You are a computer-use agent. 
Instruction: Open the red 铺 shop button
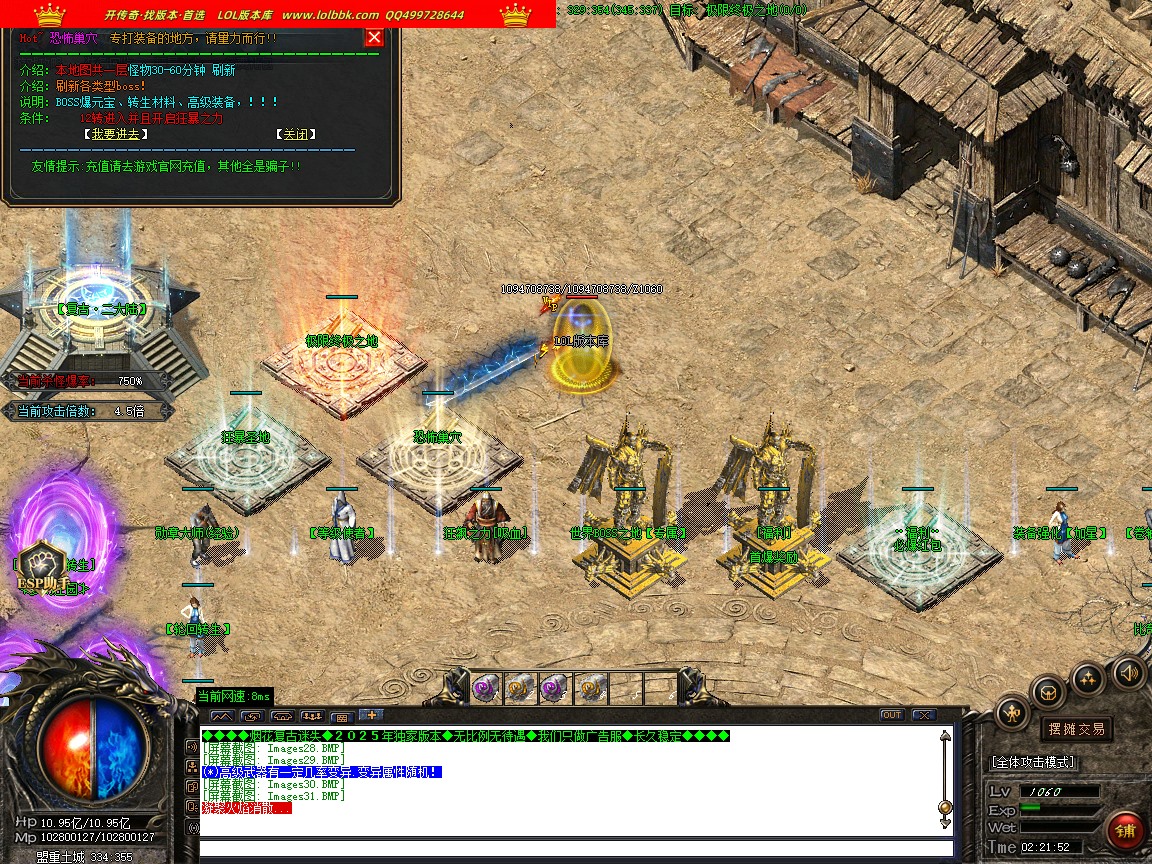pos(1126,831)
